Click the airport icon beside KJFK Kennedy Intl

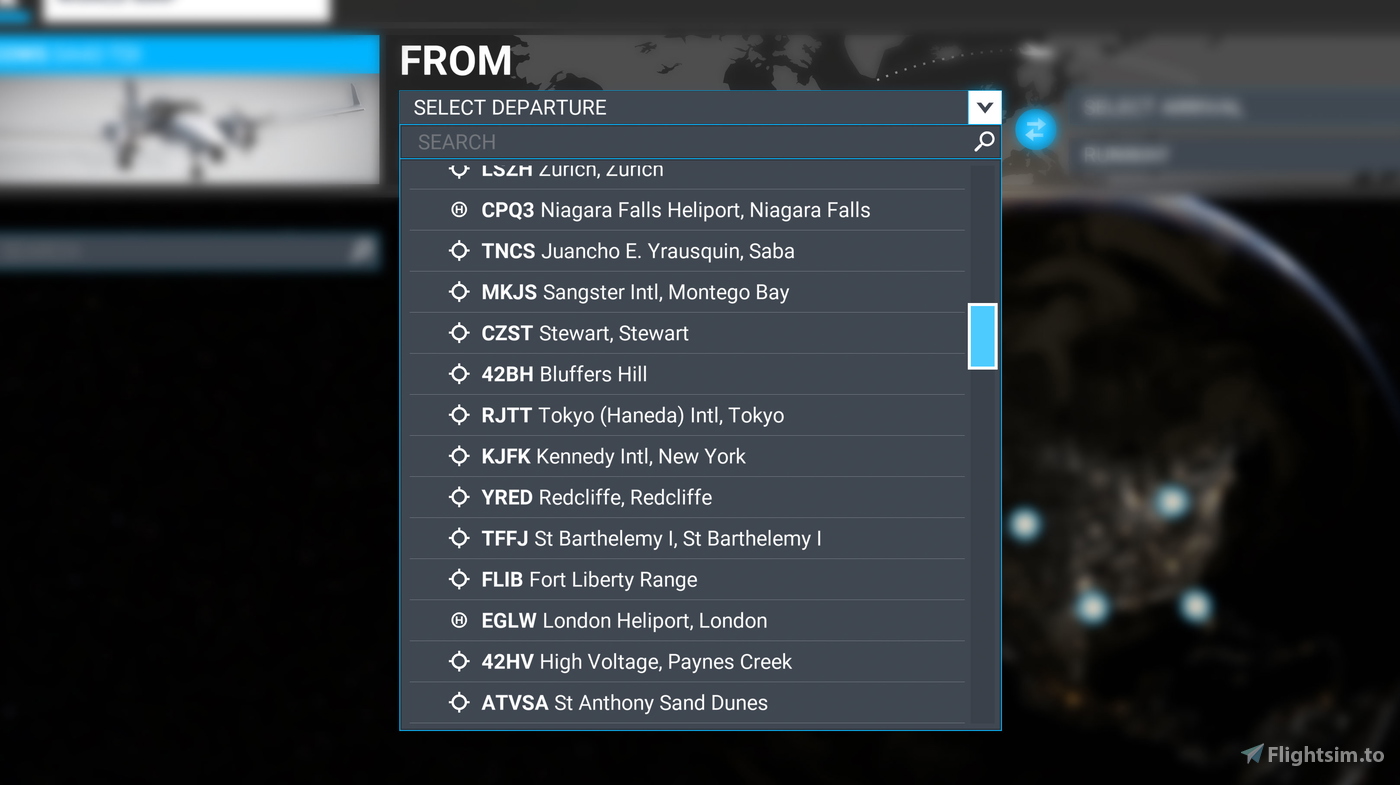(x=459, y=456)
